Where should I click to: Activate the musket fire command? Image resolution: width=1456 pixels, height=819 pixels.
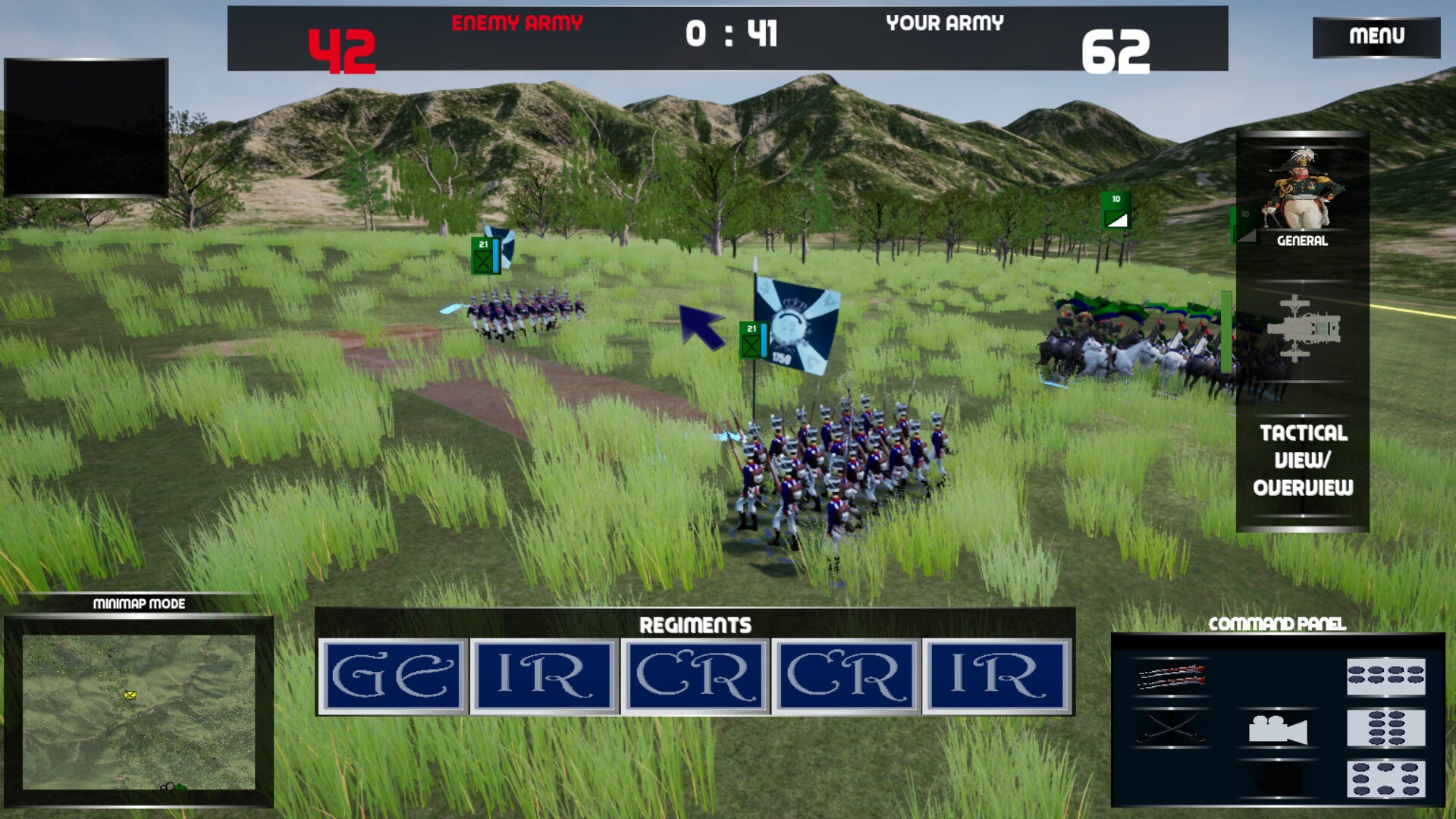pyautogui.click(x=1170, y=676)
